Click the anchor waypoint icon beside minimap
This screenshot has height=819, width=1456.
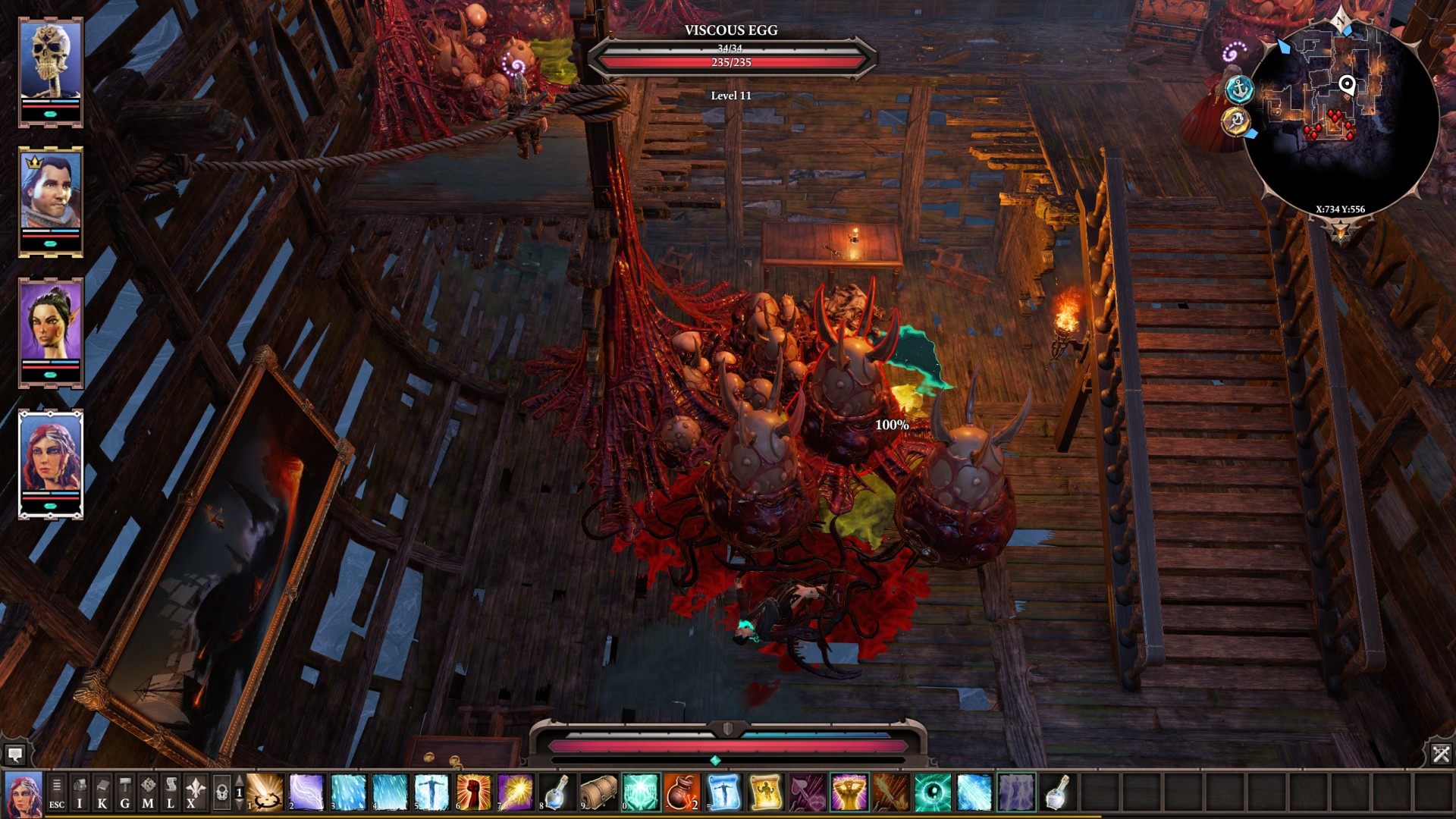point(1240,89)
